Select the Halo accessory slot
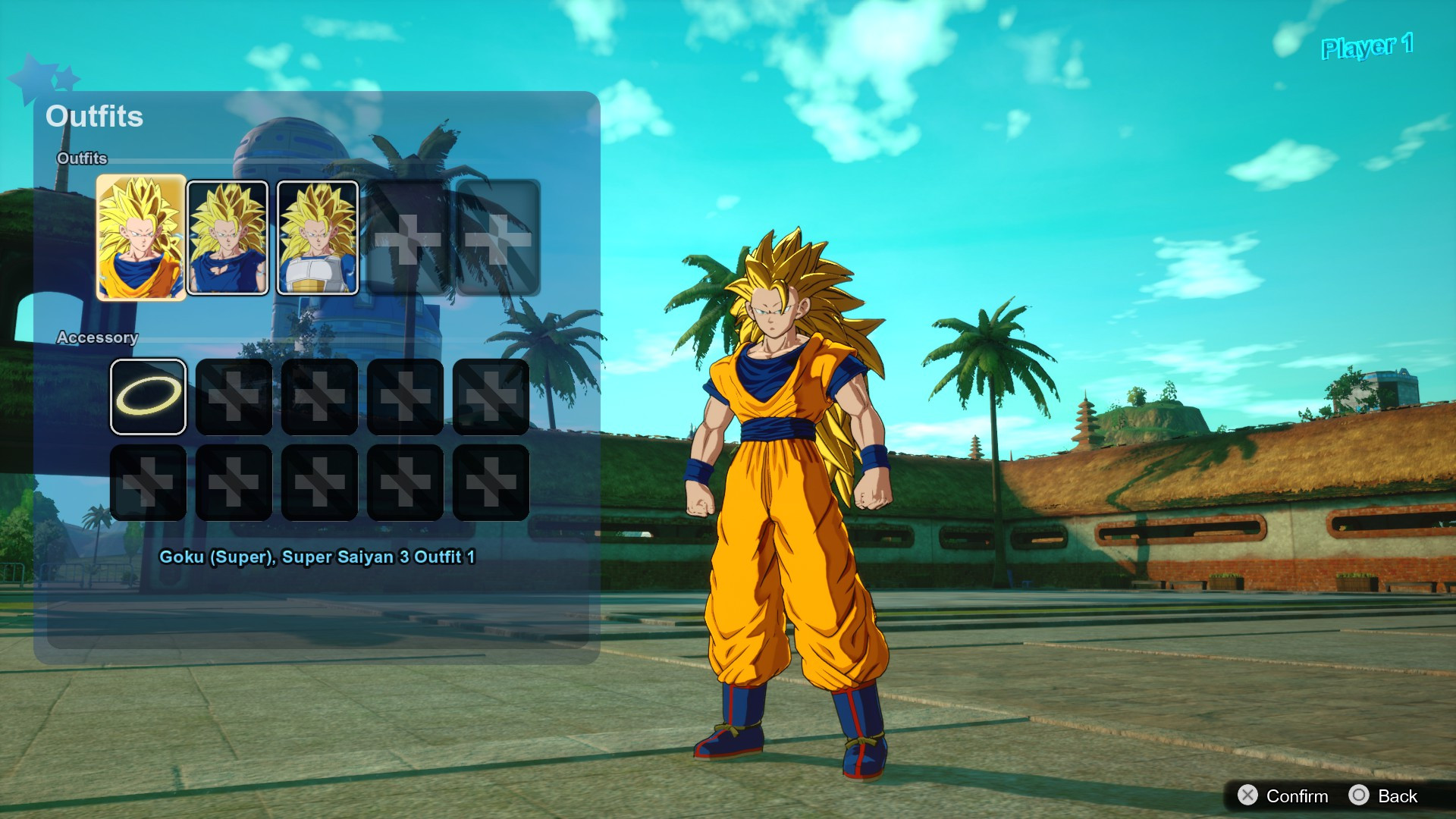The image size is (1456, 819). coord(149,394)
